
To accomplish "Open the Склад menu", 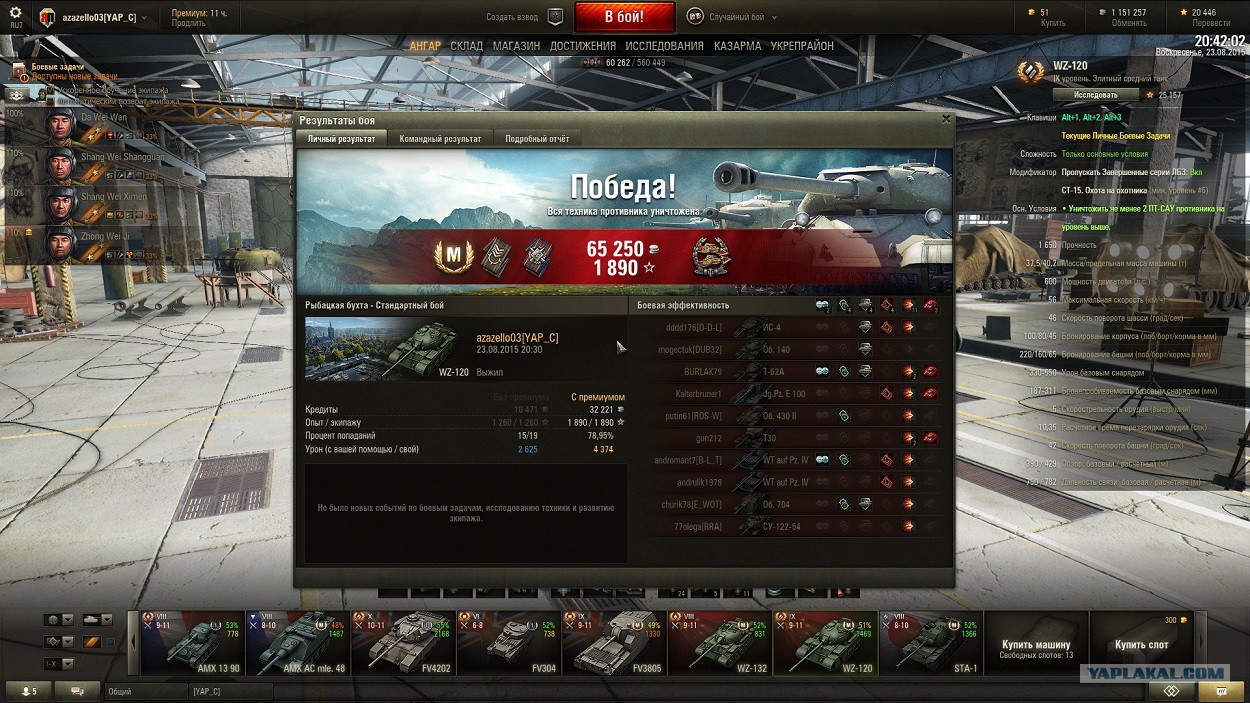I will click(467, 46).
